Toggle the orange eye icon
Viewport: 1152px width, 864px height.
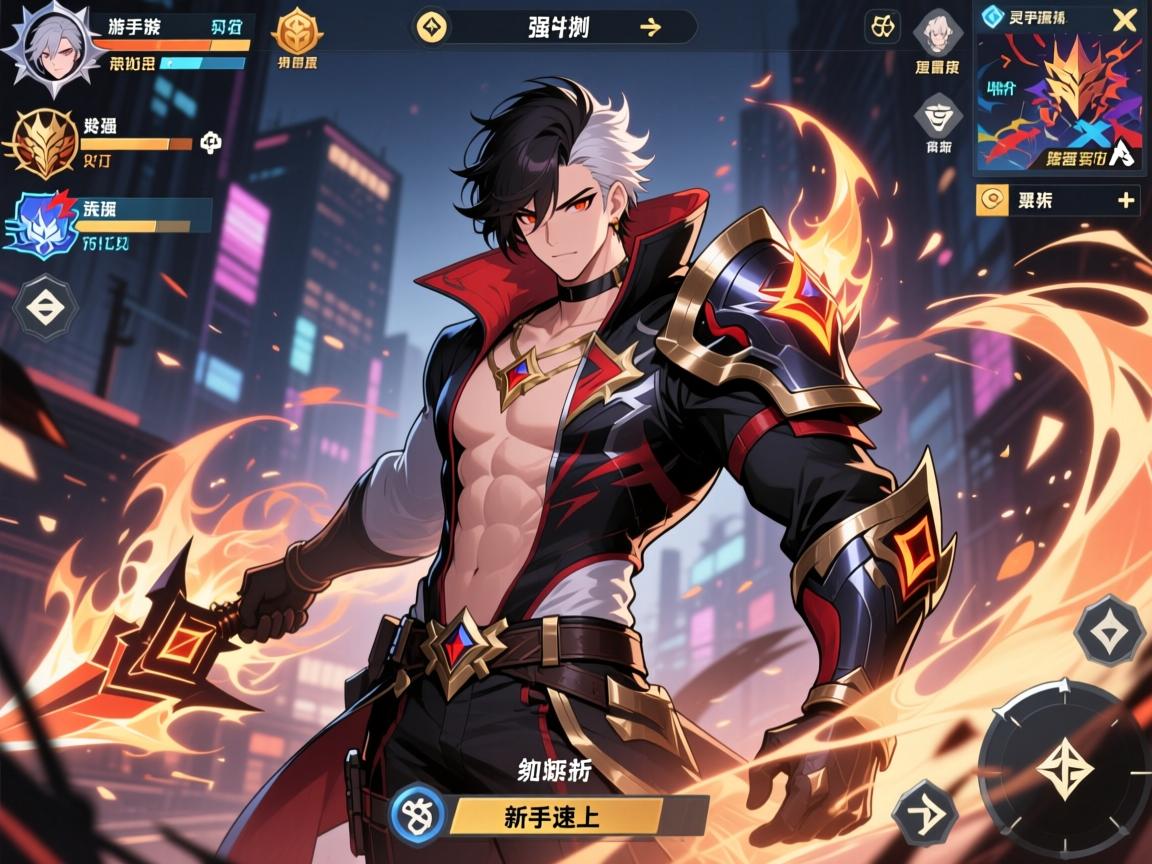pos(992,200)
